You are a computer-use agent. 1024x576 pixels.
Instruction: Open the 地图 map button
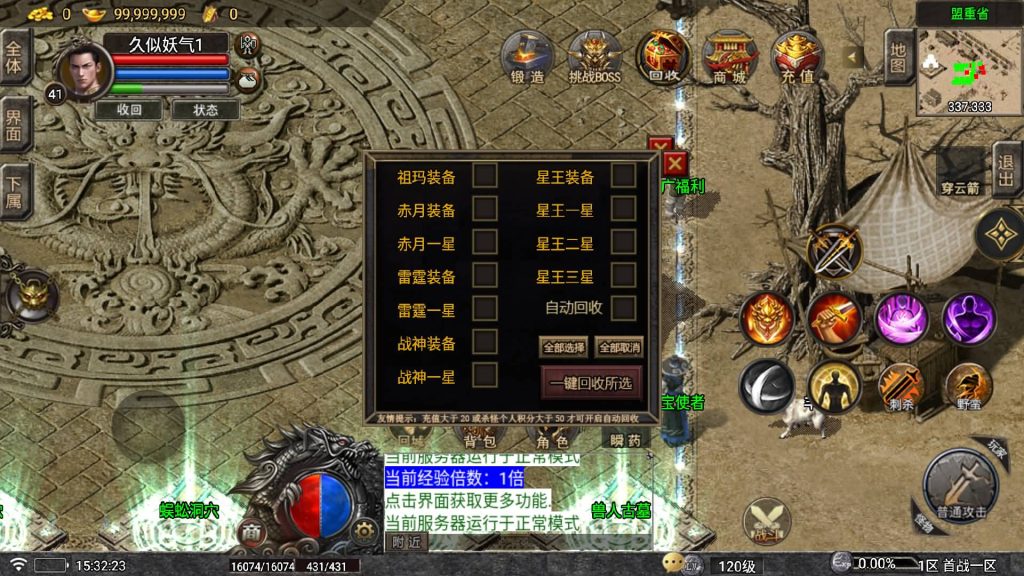tap(898, 56)
